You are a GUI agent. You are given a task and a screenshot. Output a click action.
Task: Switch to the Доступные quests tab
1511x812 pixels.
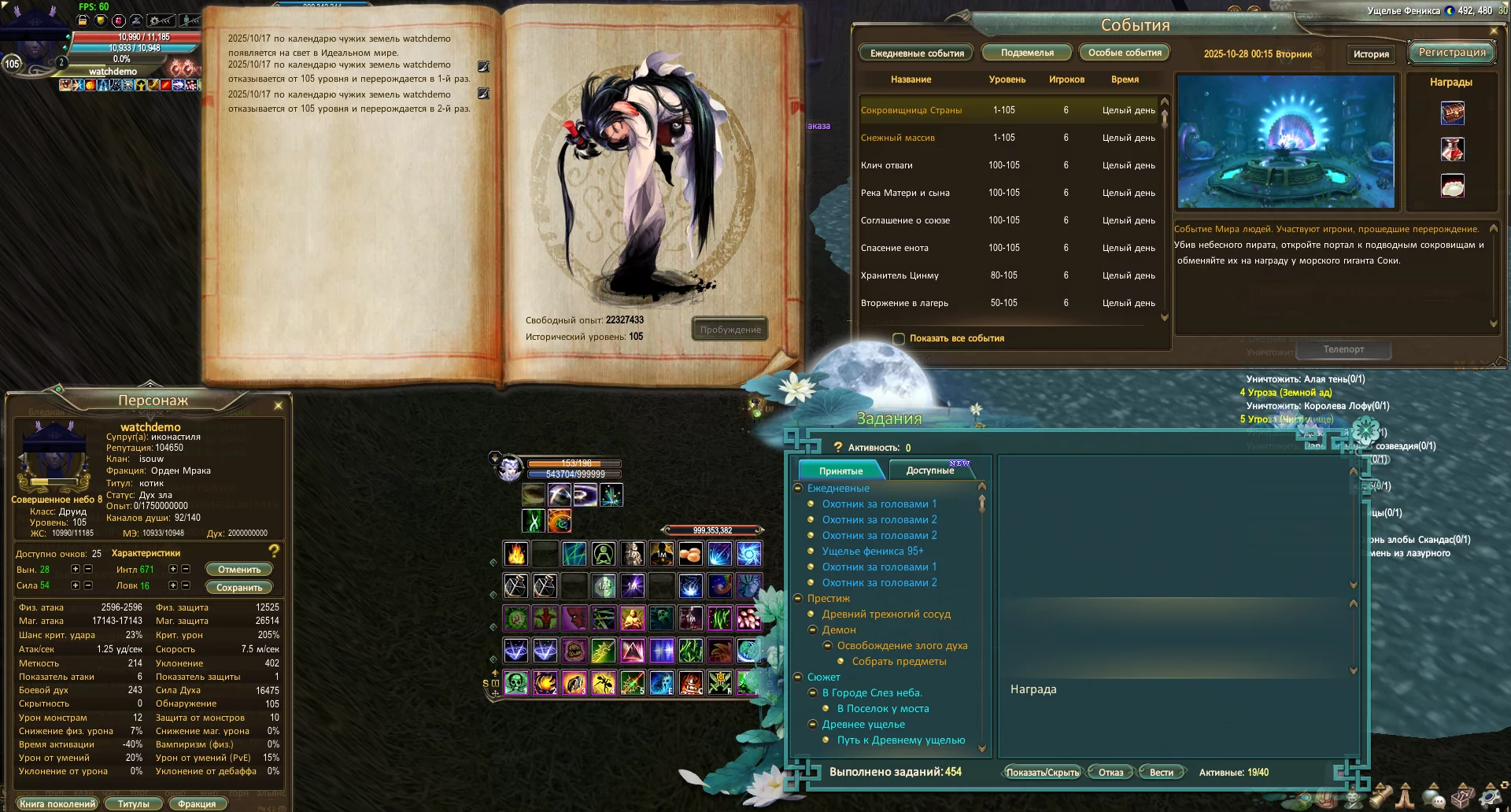(930, 471)
